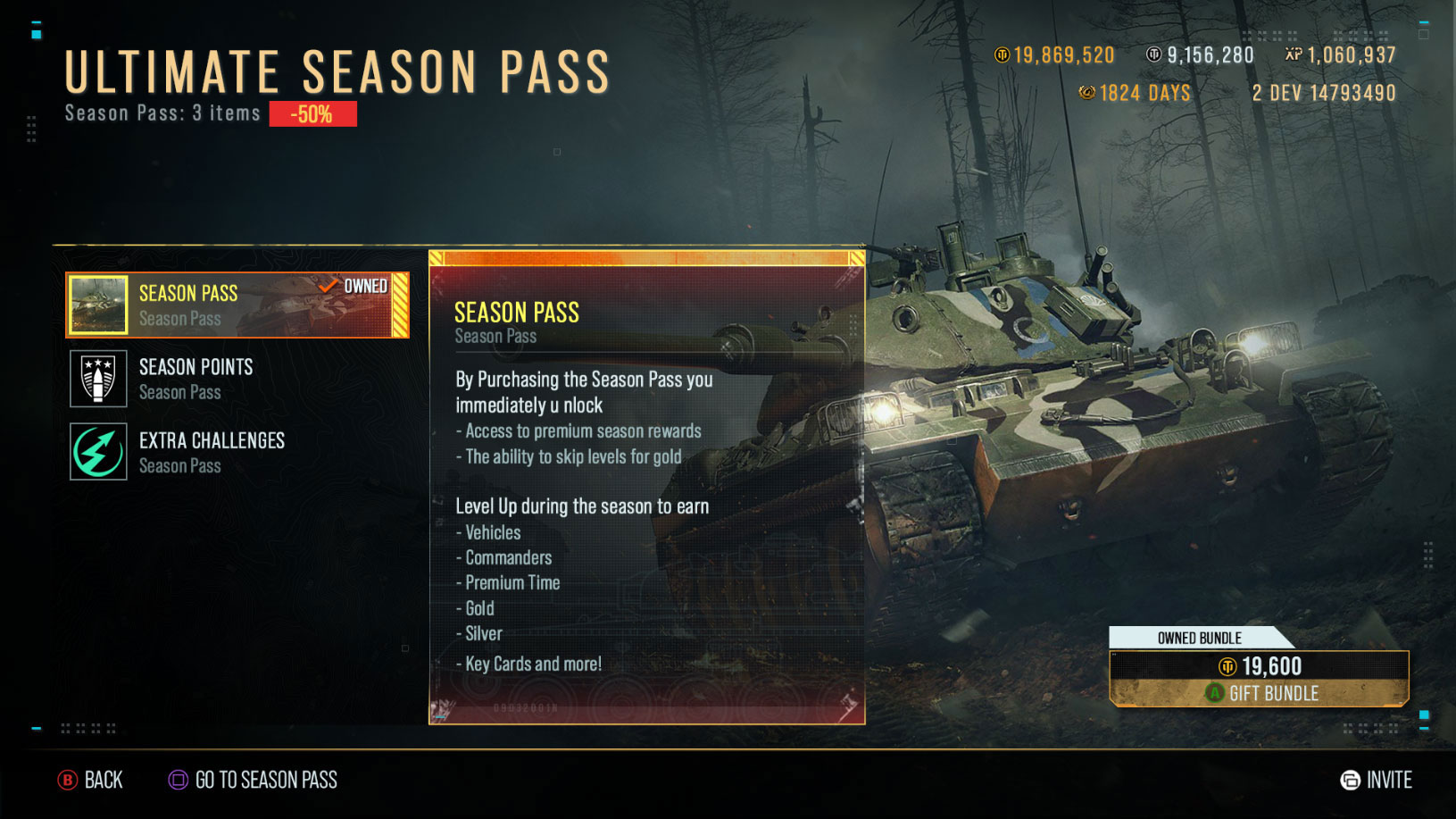Click the Gift Bundle button
The width and height of the screenshot is (1456, 819).
pyautogui.click(x=1259, y=692)
